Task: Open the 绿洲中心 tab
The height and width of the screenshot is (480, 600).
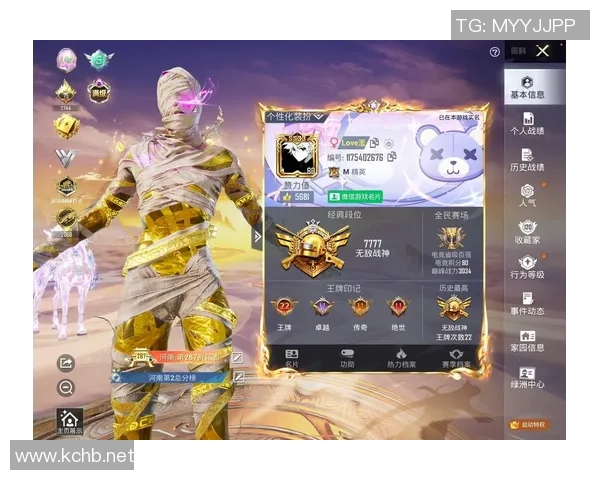Action: click(527, 378)
